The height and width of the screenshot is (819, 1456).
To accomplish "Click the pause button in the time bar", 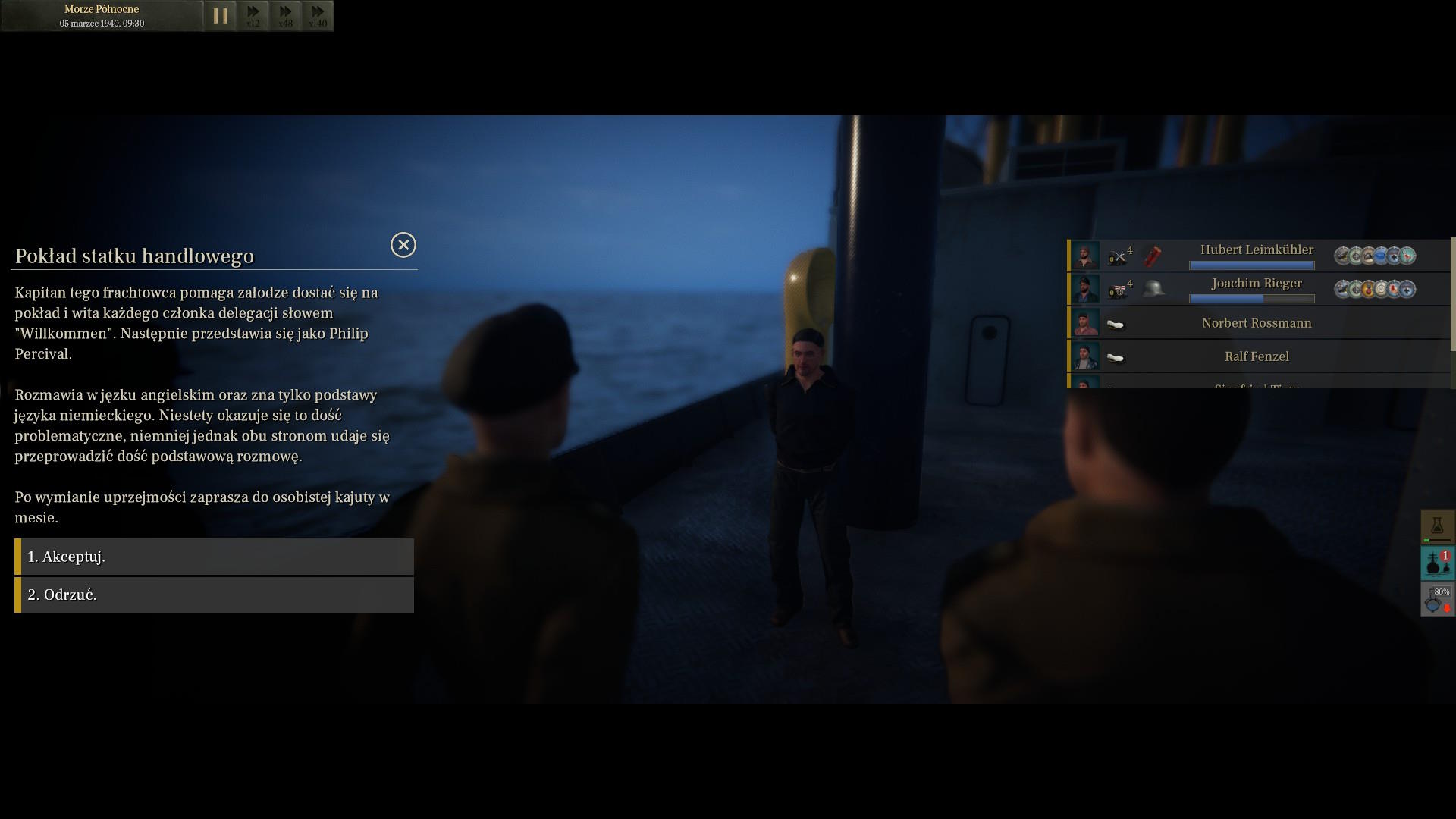I will 220,15.
